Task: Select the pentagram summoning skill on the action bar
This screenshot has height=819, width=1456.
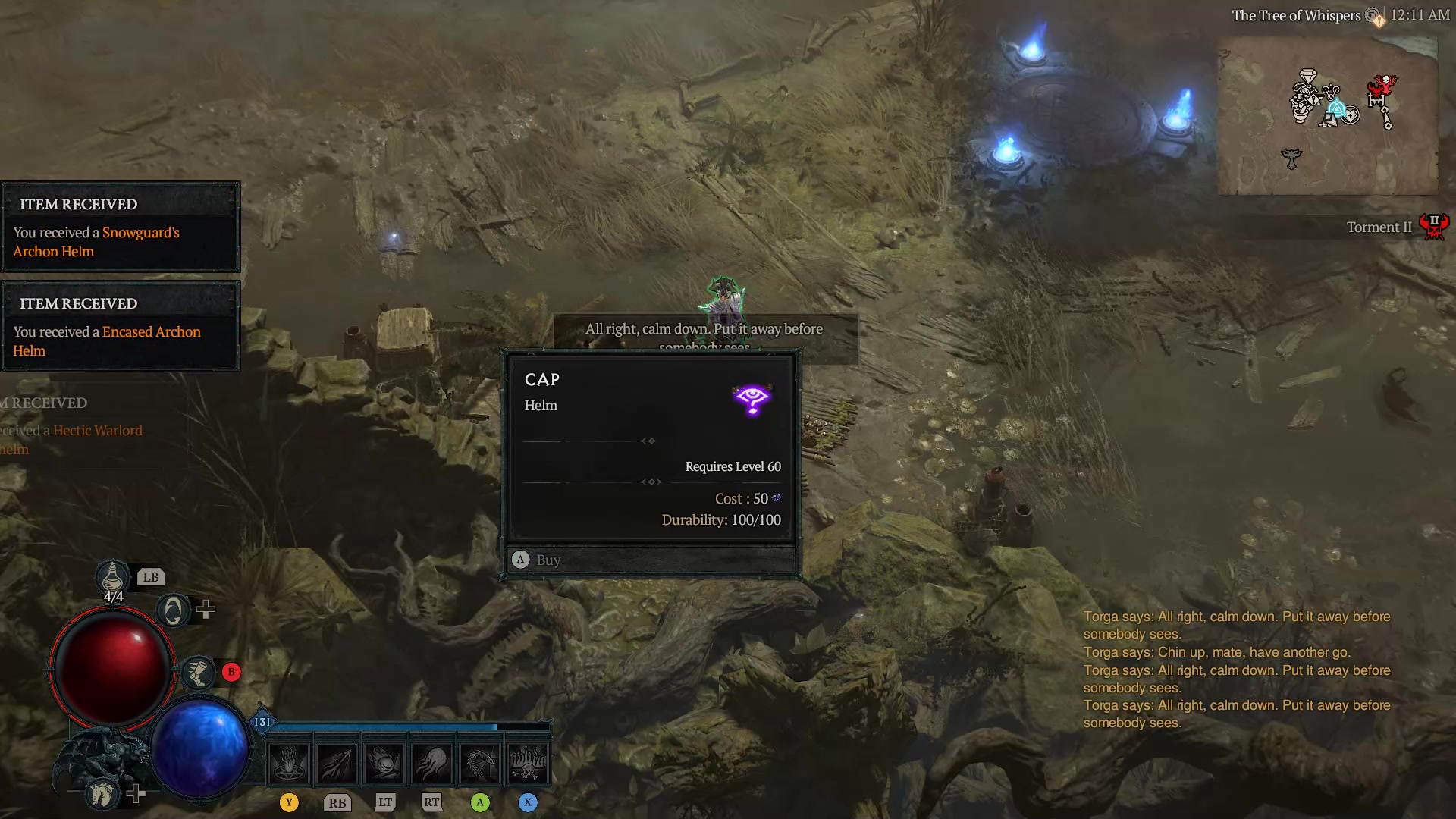Action: click(x=288, y=762)
